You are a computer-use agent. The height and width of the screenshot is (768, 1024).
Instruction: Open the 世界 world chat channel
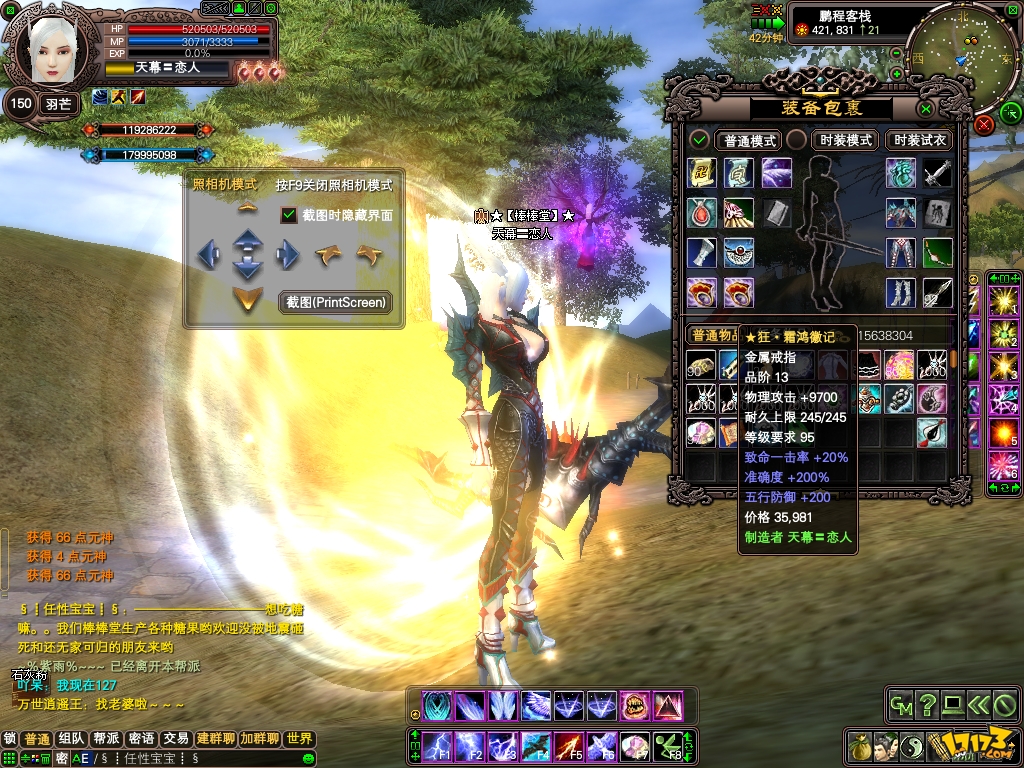pyautogui.click(x=299, y=739)
